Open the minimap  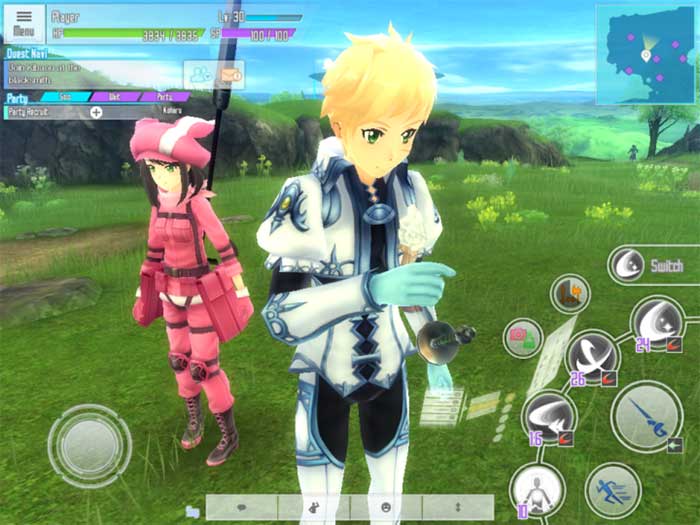645,54
